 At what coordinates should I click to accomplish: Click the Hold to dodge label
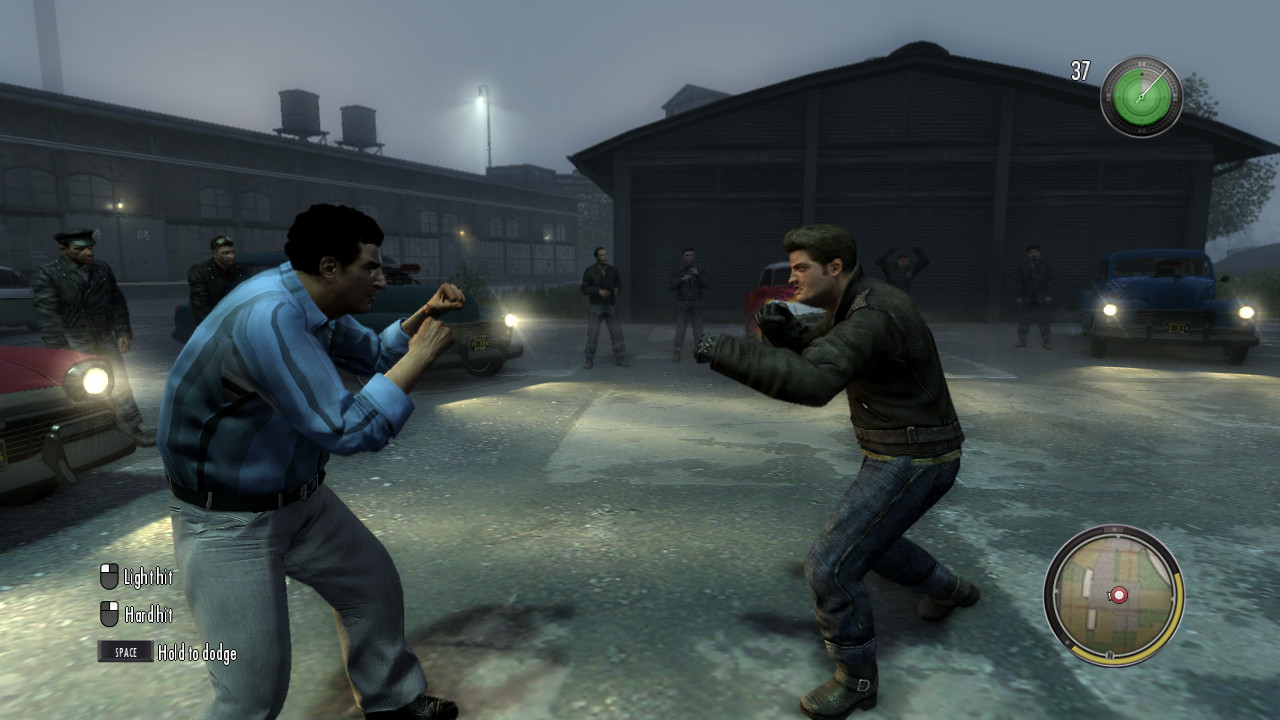point(196,652)
